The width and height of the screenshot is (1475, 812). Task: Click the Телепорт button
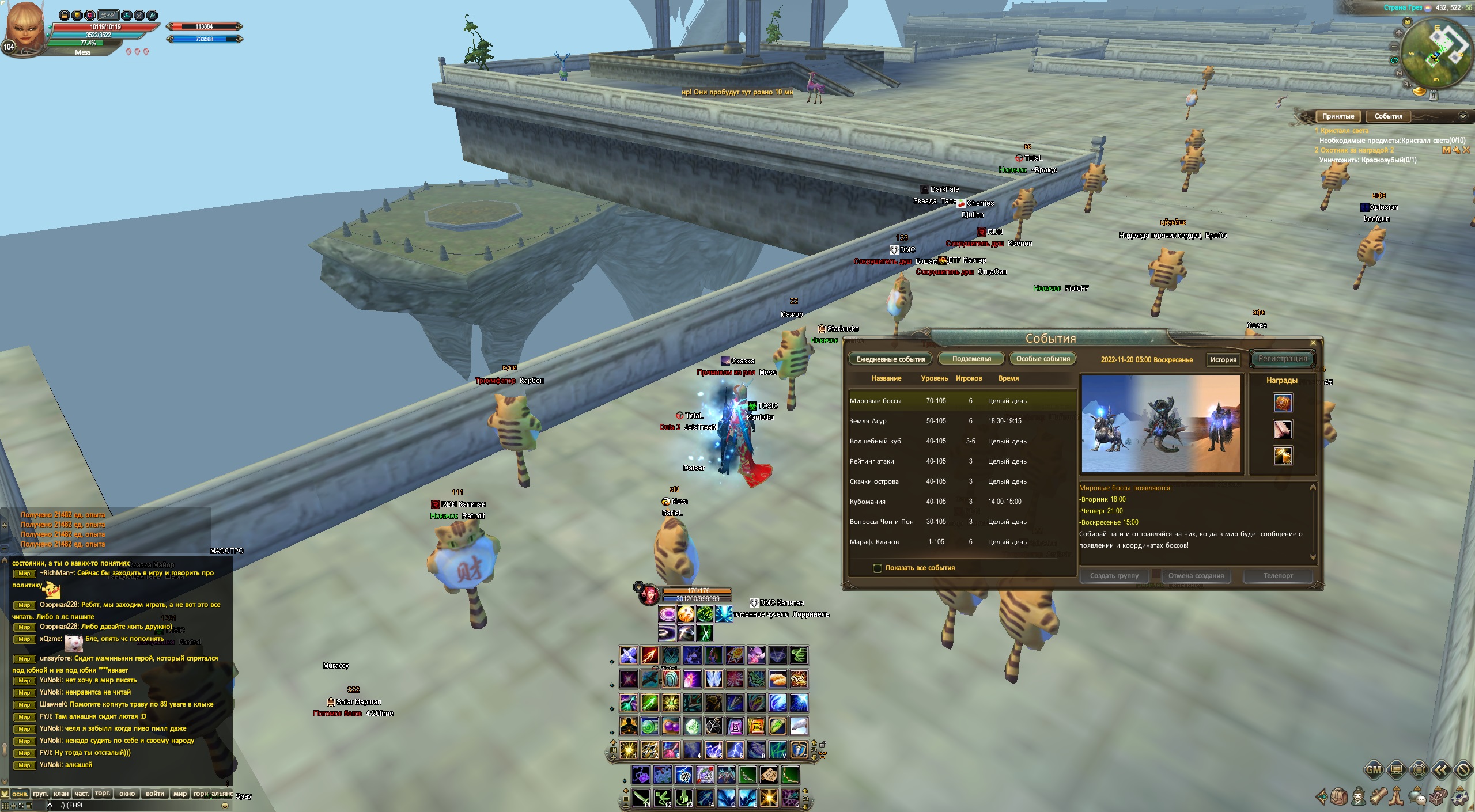coord(1278,576)
